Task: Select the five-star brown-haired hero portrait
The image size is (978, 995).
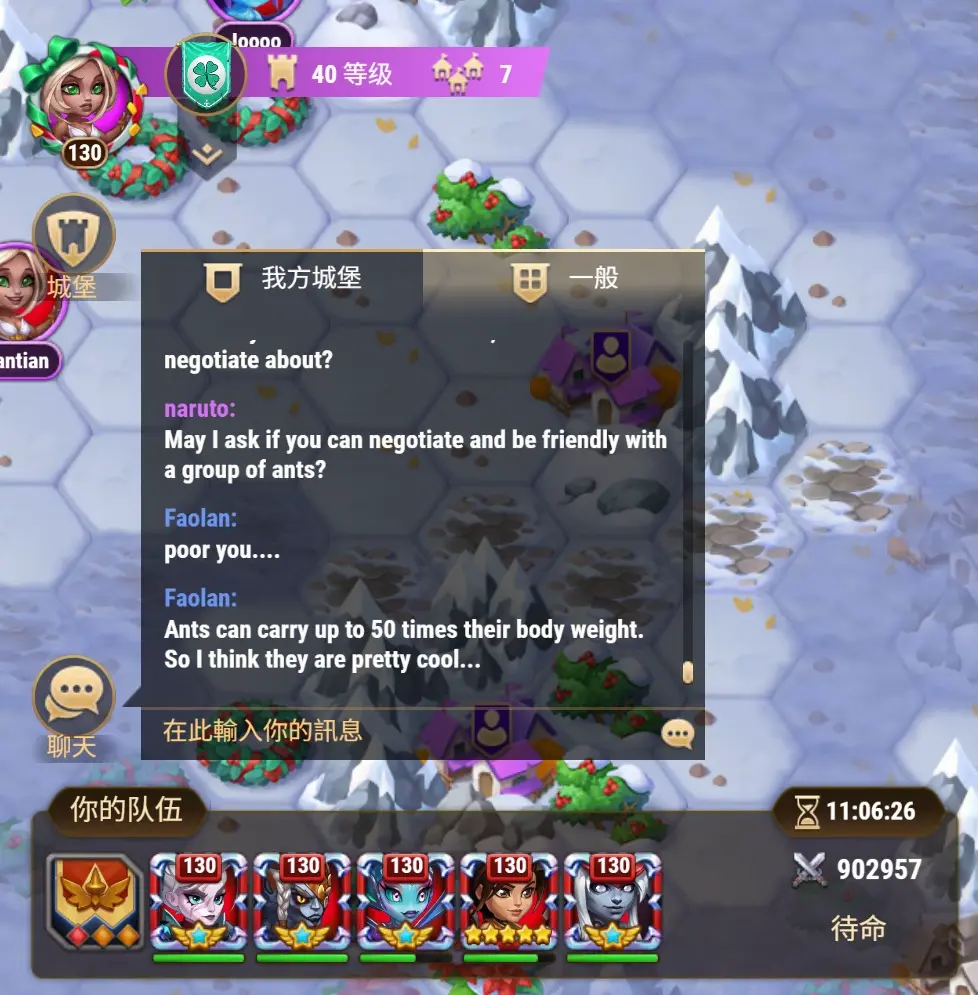Action: click(x=509, y=902)
